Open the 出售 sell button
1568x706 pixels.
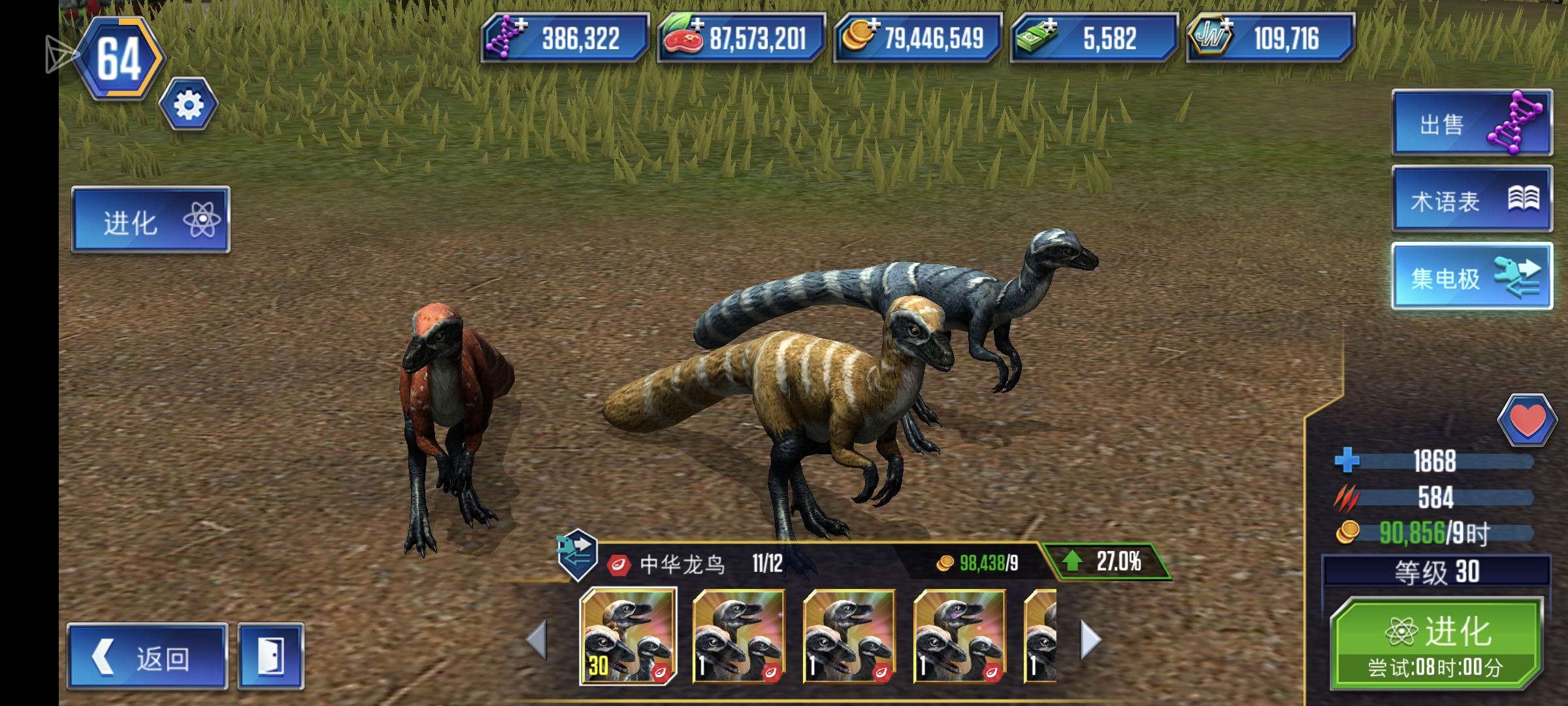coord(1472,124)
